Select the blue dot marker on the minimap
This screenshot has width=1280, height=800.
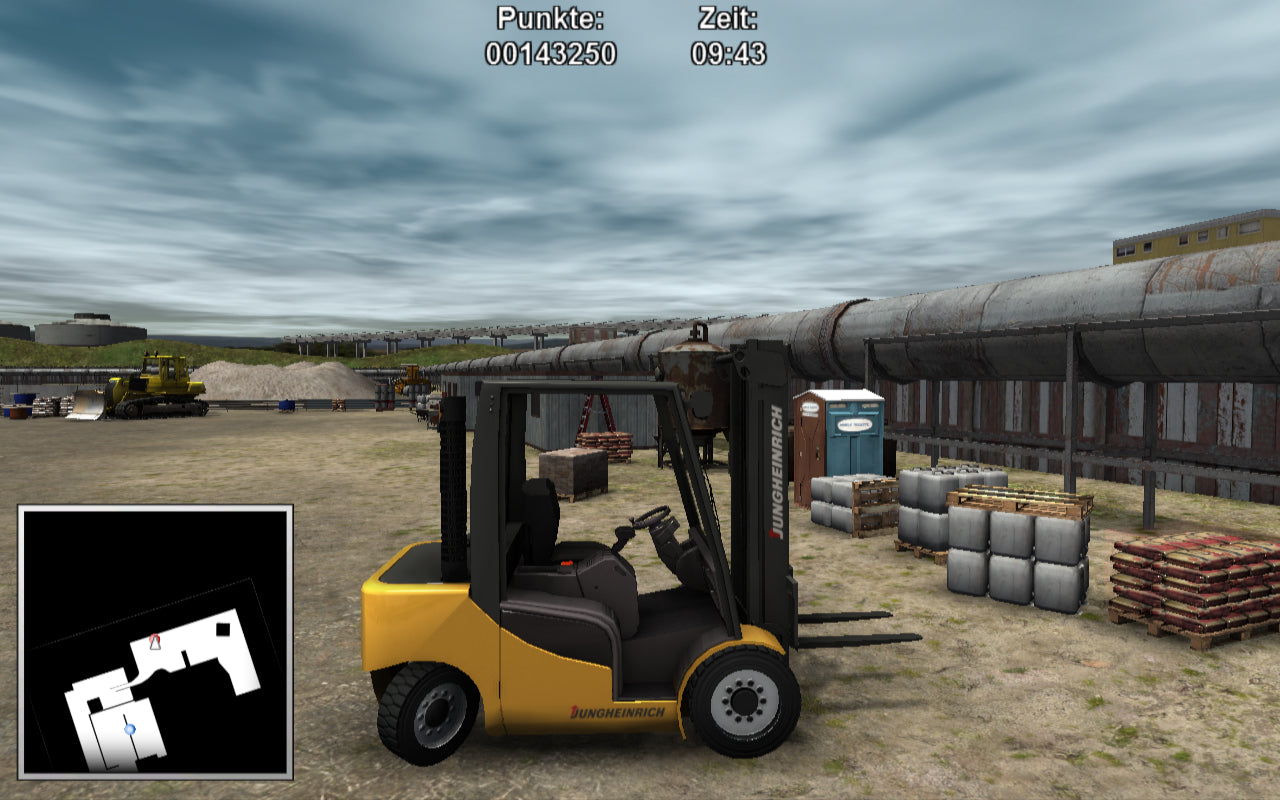click(129, 730)
